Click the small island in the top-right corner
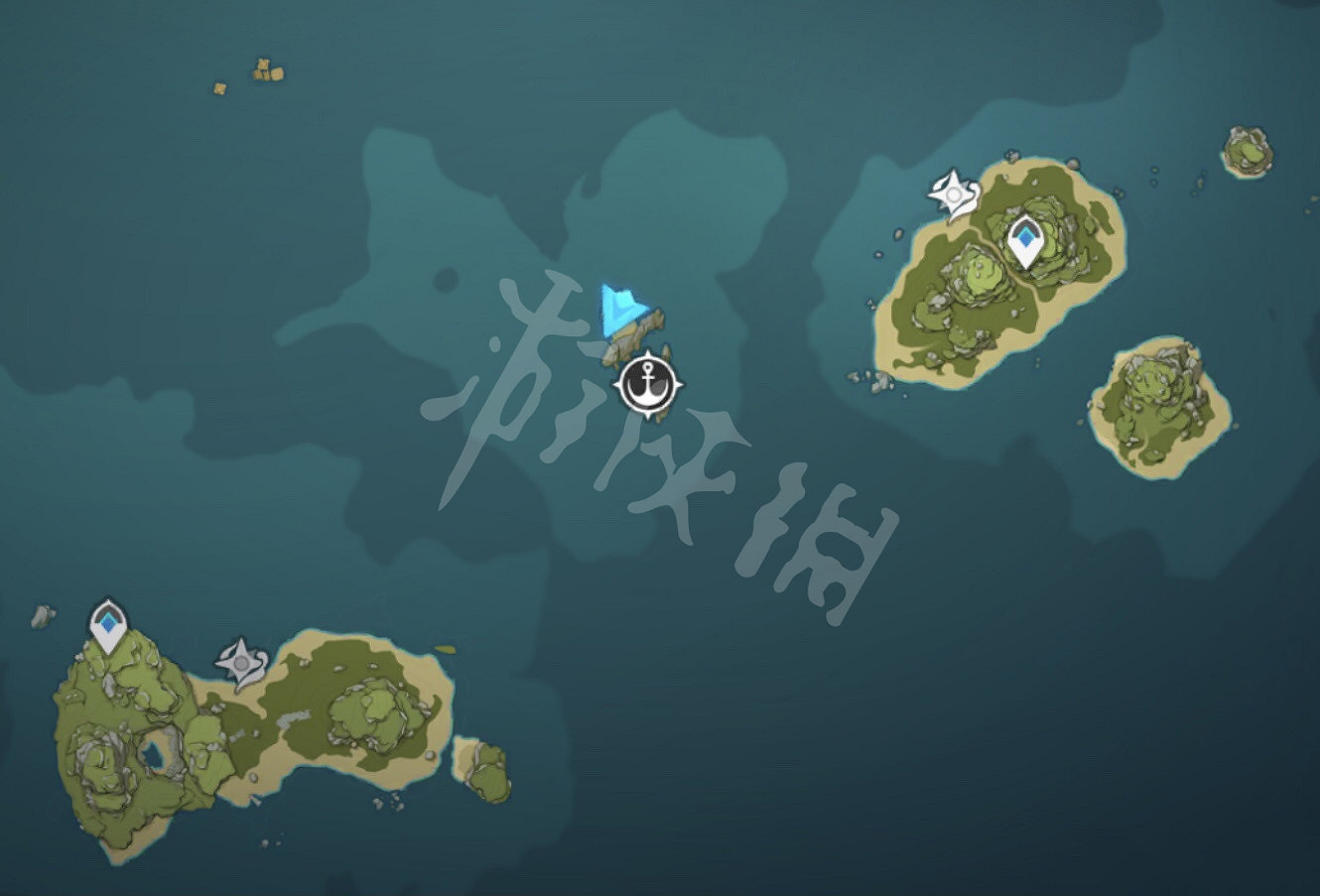The height and width of the screenshot is (896, 1320). (x=1245, y=149)
